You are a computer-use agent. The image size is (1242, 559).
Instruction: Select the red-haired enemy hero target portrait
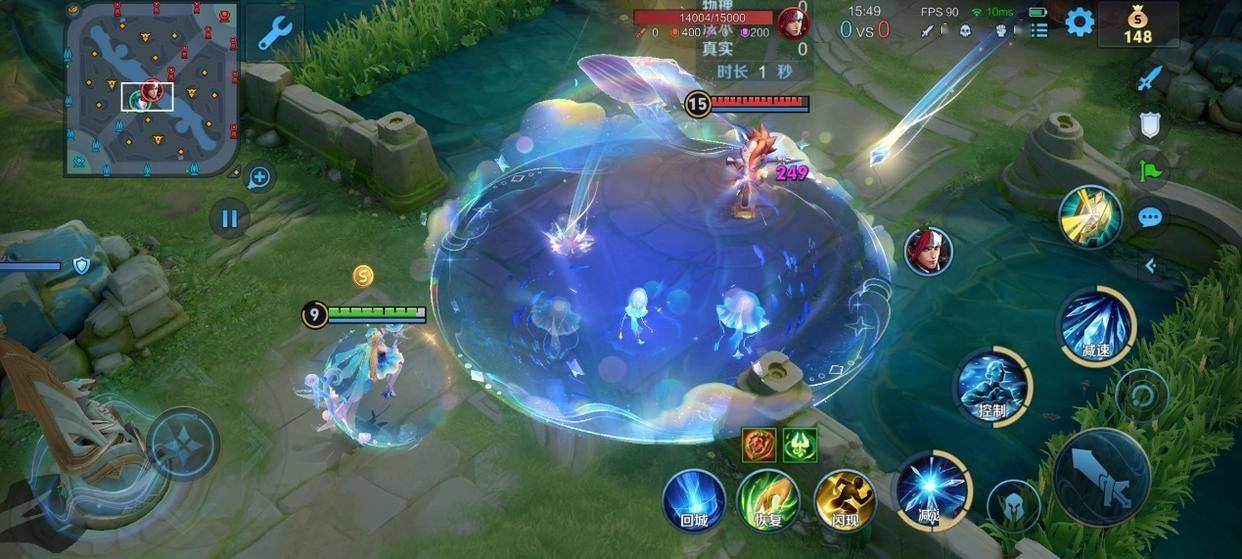point(927,250)
